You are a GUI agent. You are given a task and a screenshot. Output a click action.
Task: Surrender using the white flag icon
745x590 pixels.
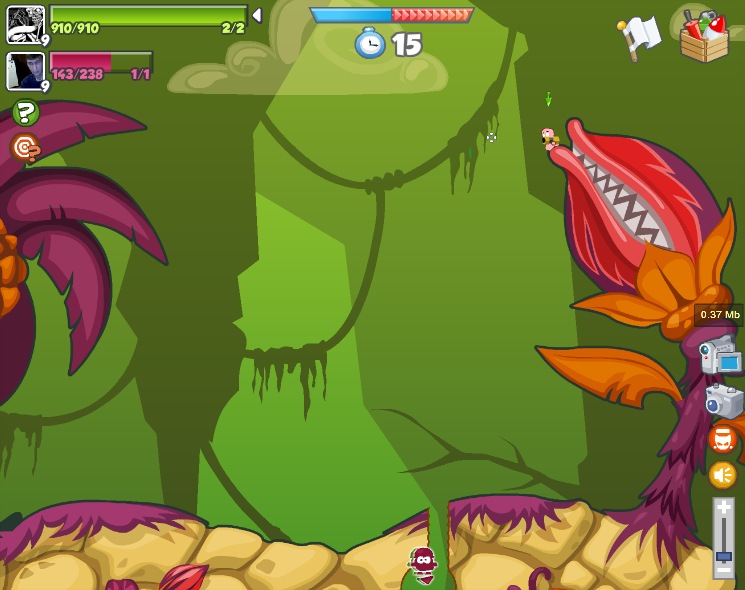click(x=640, y=37)
